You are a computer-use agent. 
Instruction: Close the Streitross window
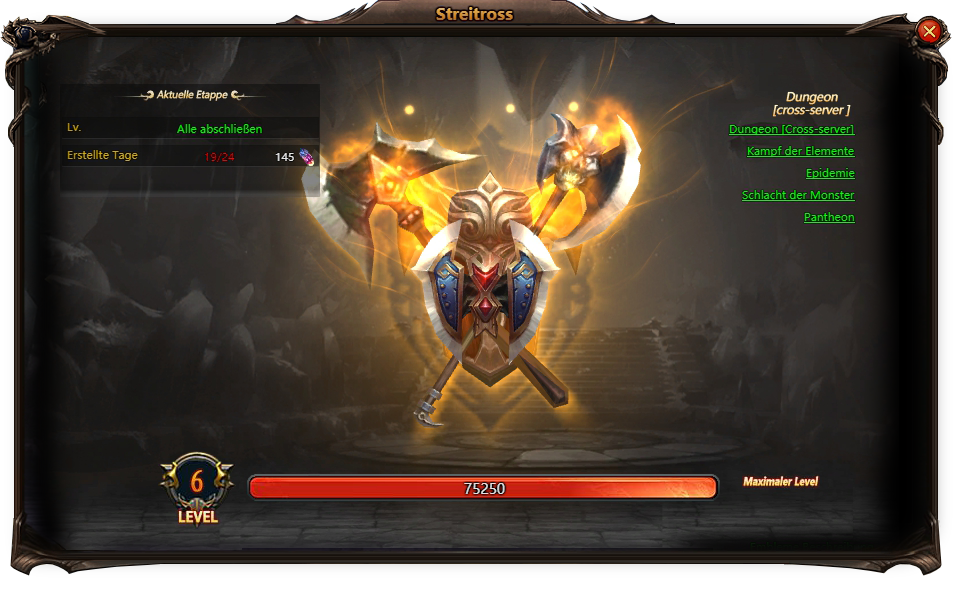(x=929, y=32)
